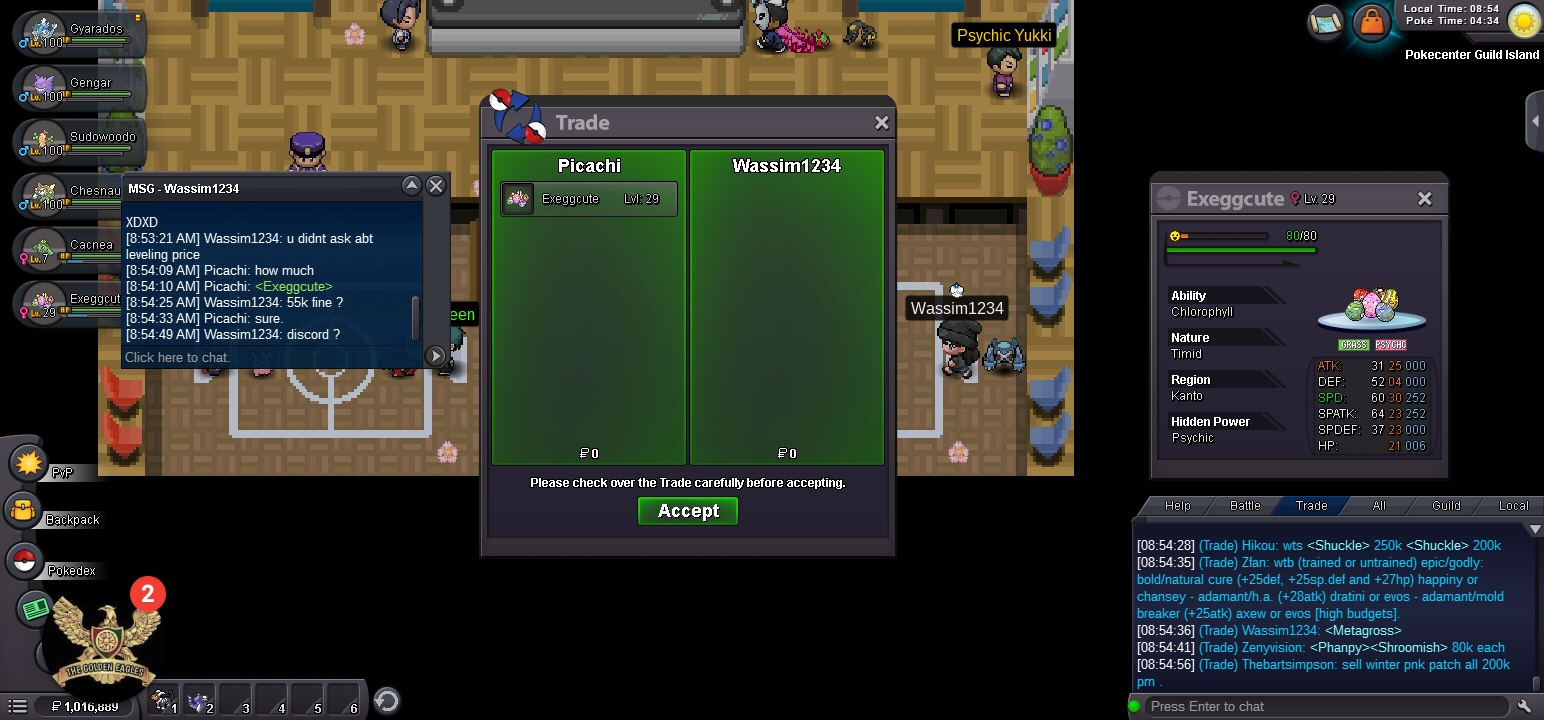Open the Pokedex

(24, 561)
